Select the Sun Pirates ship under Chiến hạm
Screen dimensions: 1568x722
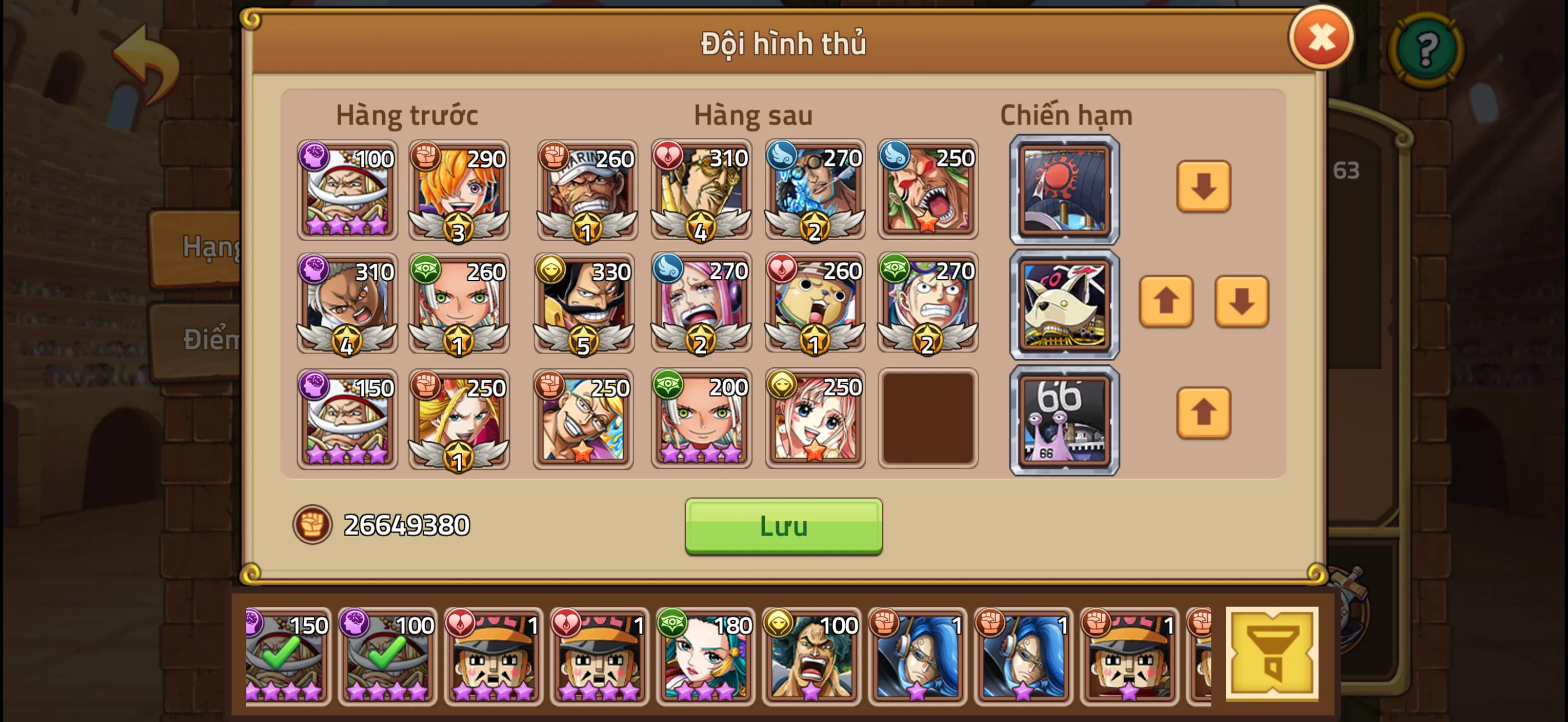(1064, 190)
